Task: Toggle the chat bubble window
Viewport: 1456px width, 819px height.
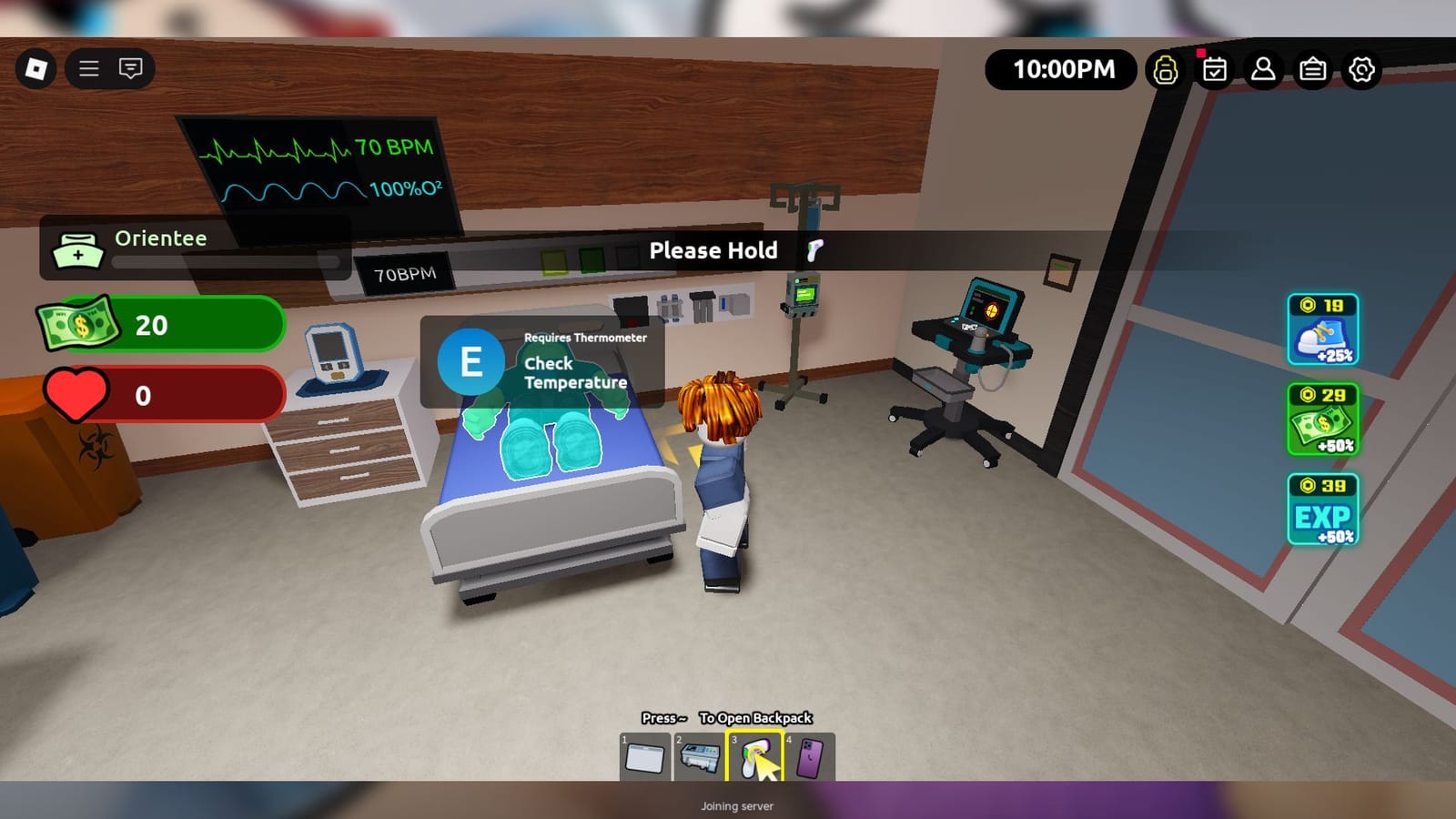Action: point(130,69)
